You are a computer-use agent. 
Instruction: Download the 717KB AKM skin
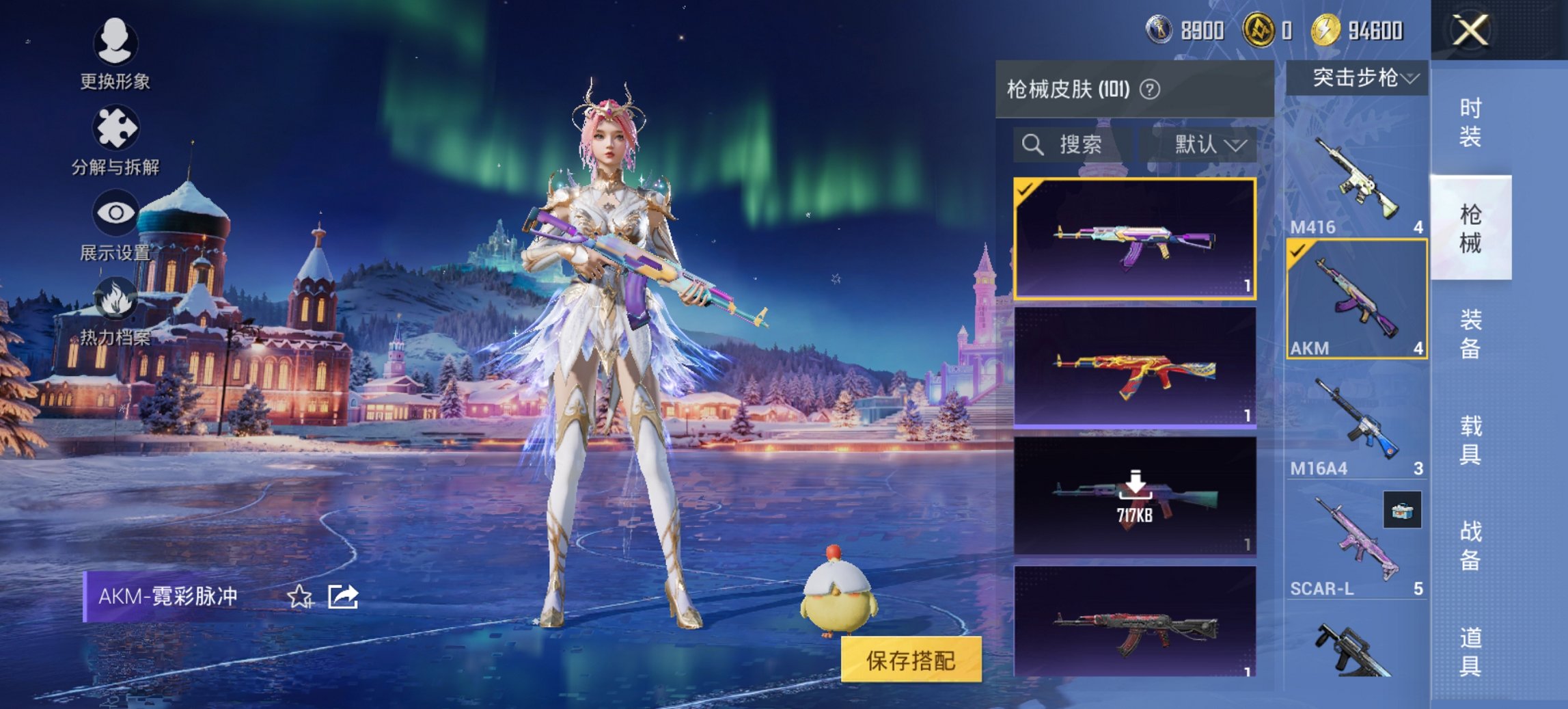(x=1134, y=496)
